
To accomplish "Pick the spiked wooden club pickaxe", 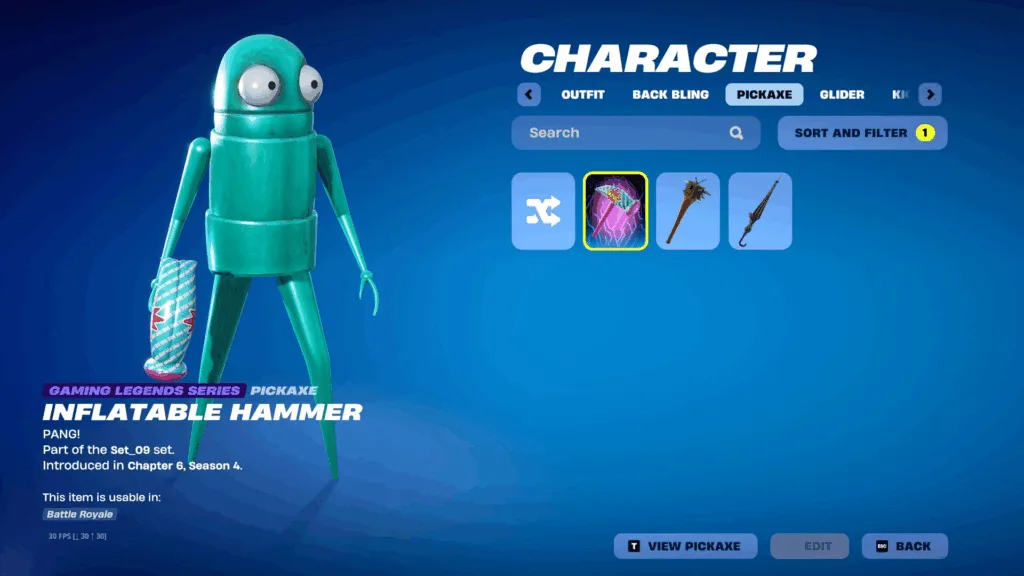I will click(x=688, y=211).
